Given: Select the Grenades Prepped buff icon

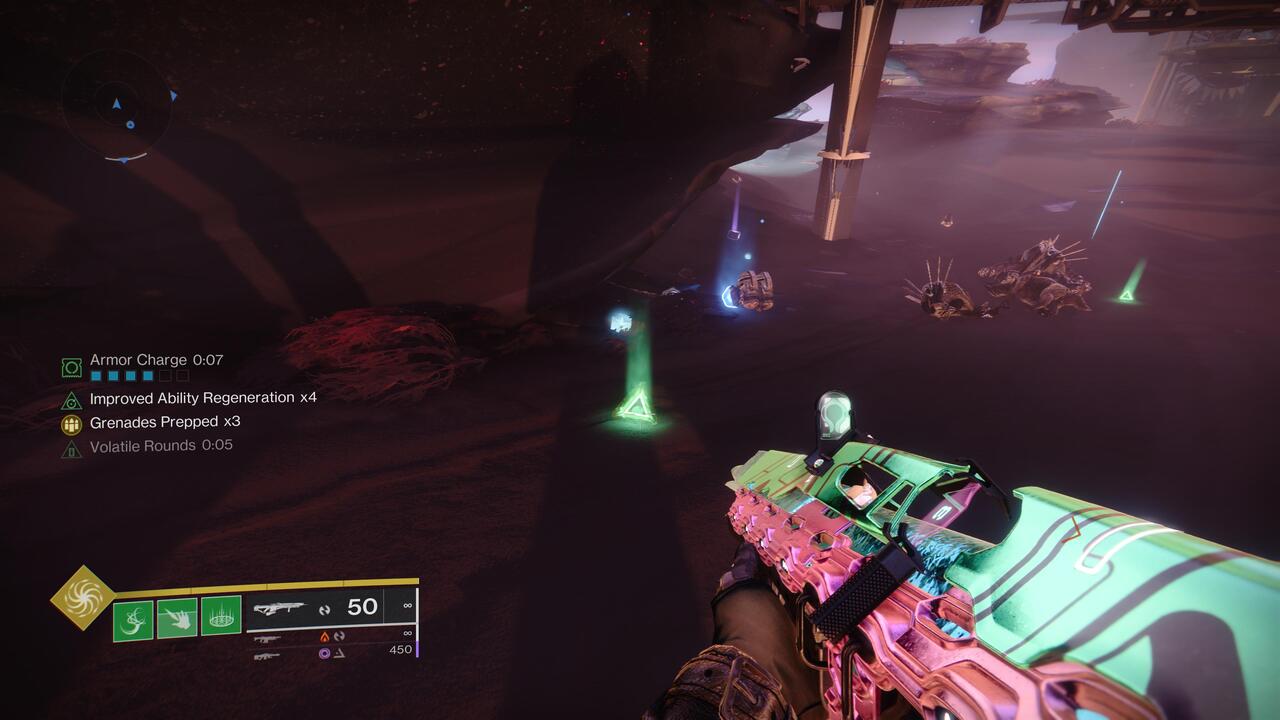Looking at the screenshot, I should tap(71, 424).
